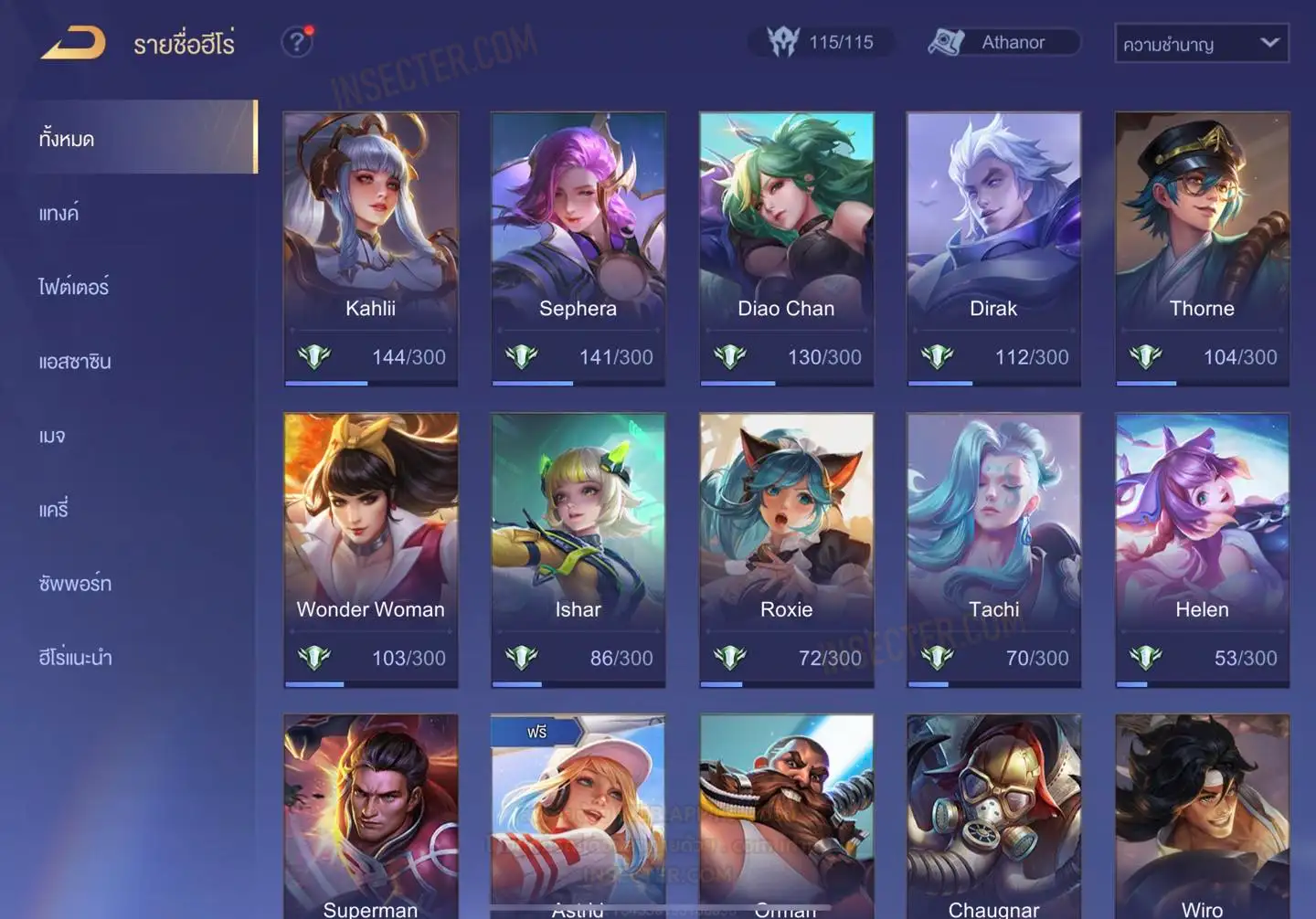Choose the แครี่ category

[x=54, y=510]
